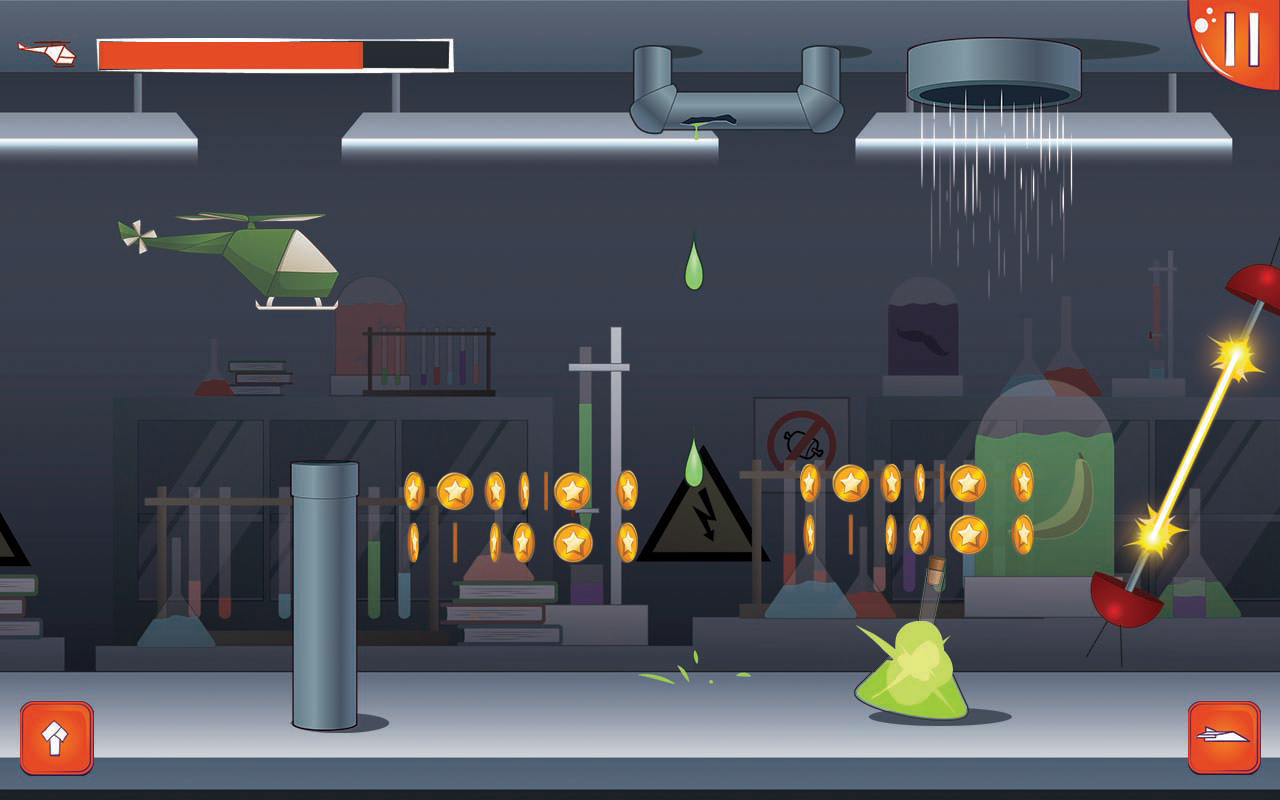Select the glowing flask with green potion

coord(910,670)
